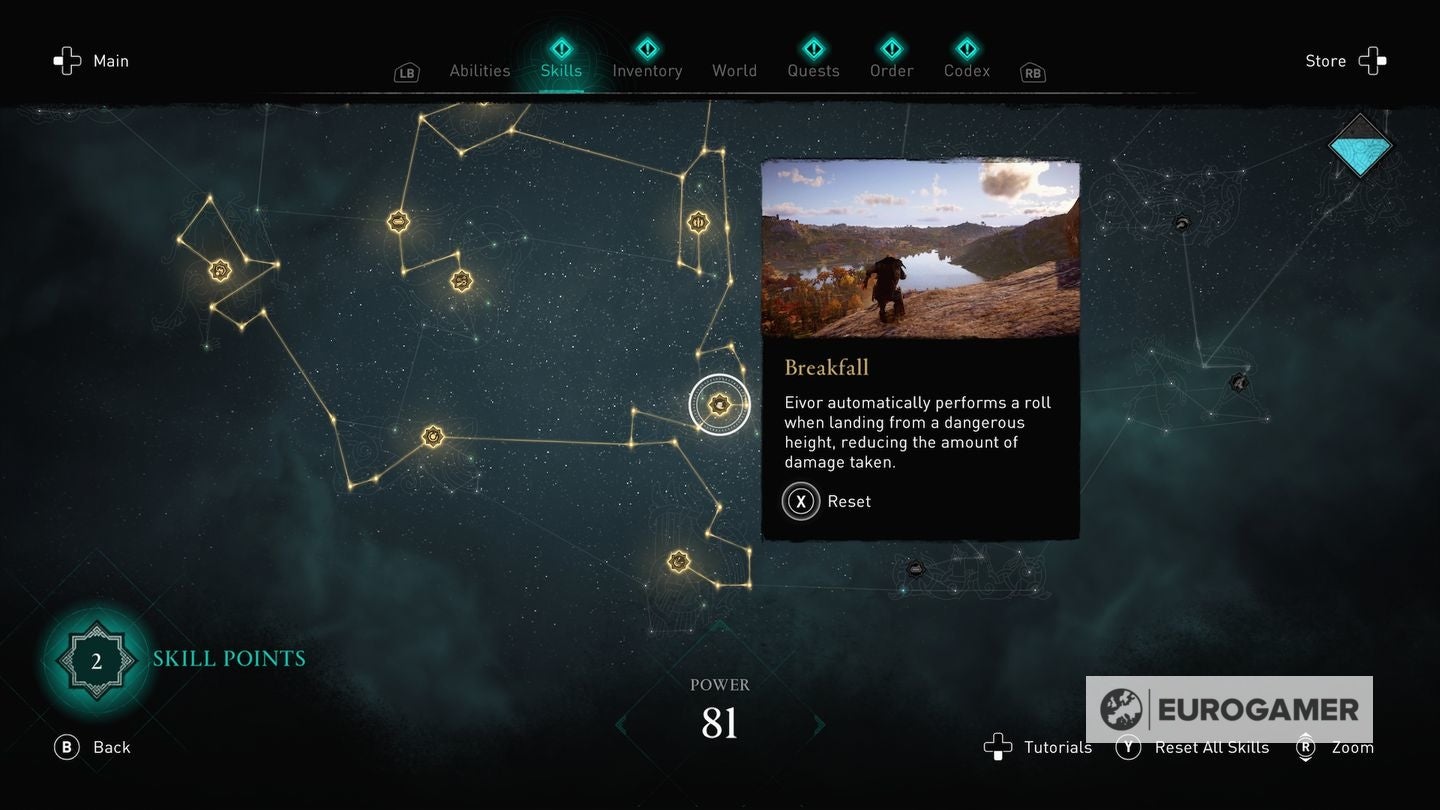The height and width of the screenshot is (810, 1440).
Task: Click the skill node in the lower-left constellation cluster
Action: pos(431,436)
